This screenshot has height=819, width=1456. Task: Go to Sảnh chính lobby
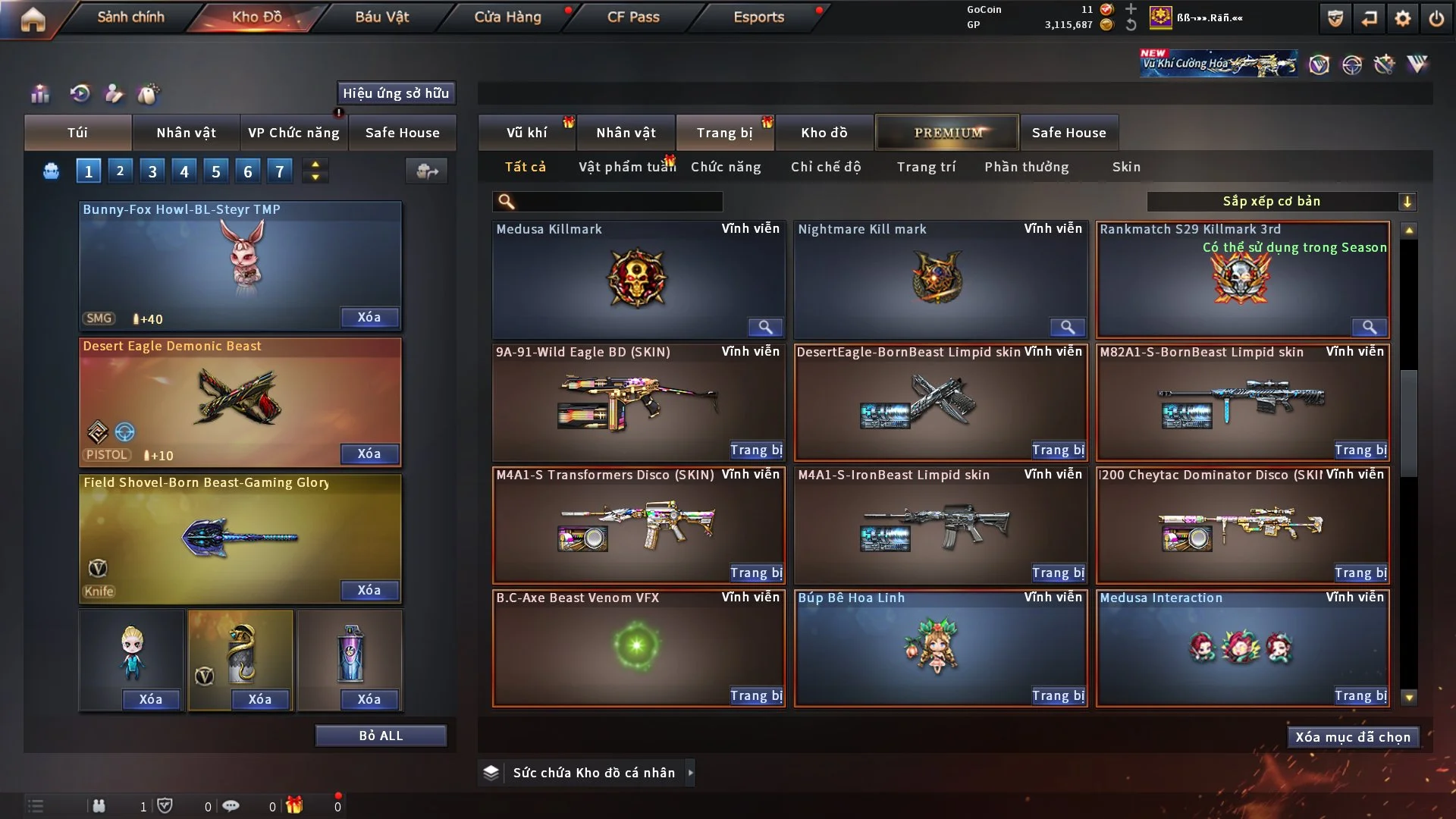(130, 17)
